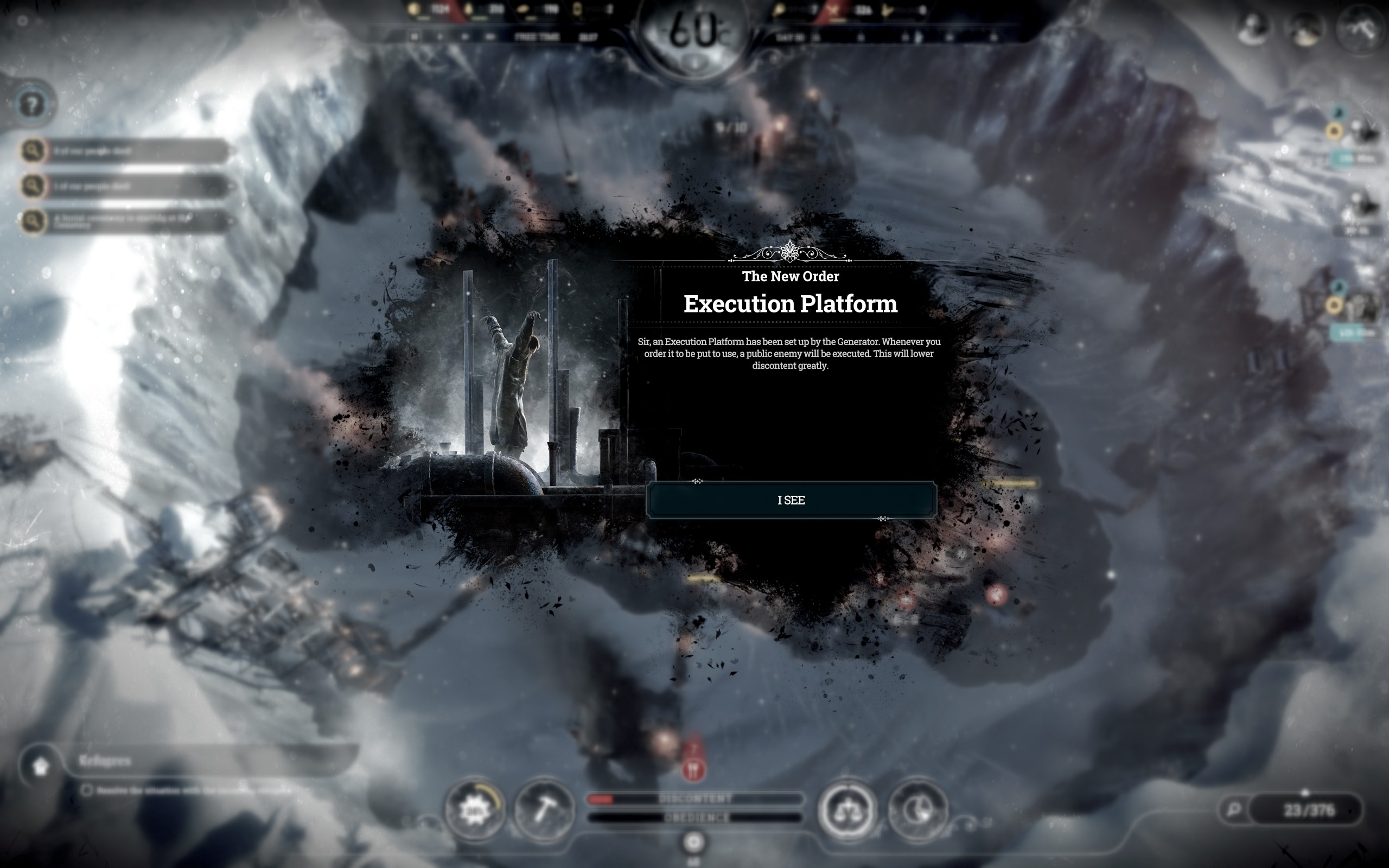This screenshot has width=1389, height=868.
Task: Open the Book of Laws scales icon
Action: pos(847,810)
